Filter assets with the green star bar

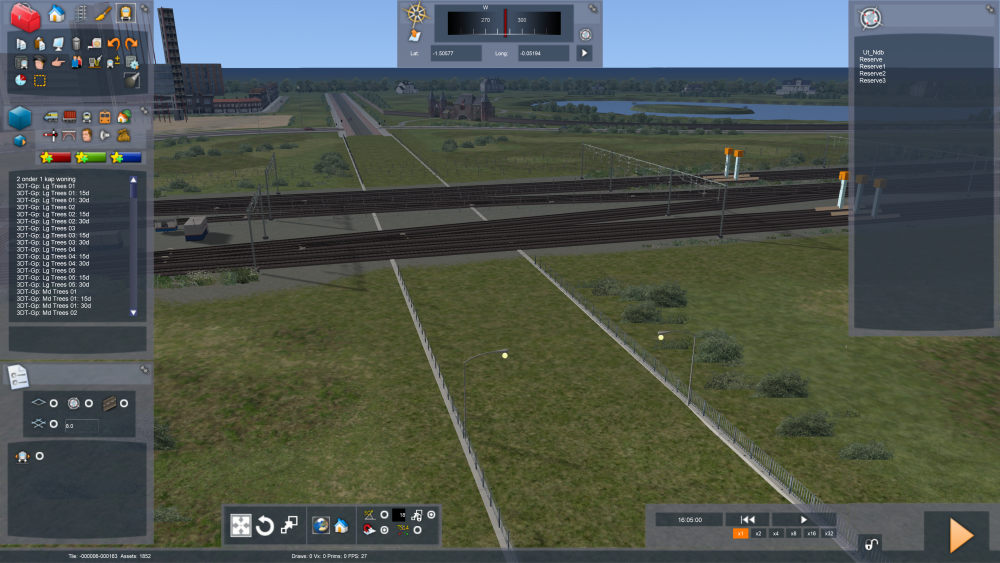(x=91, y=157)
